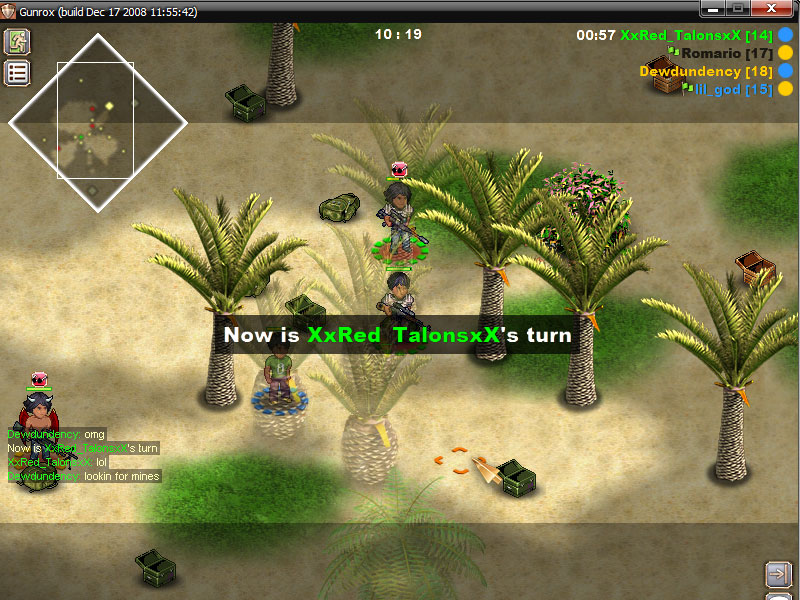Click the exit battle running-man icon

pos(17,42)
